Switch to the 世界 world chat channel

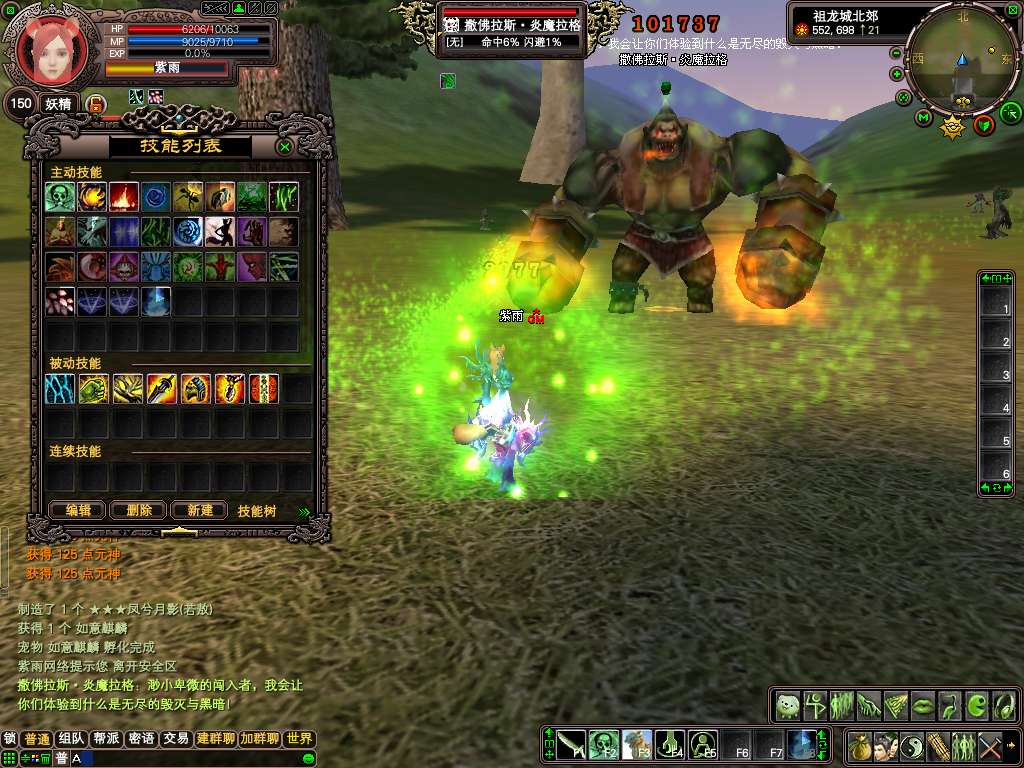(299, 739)
